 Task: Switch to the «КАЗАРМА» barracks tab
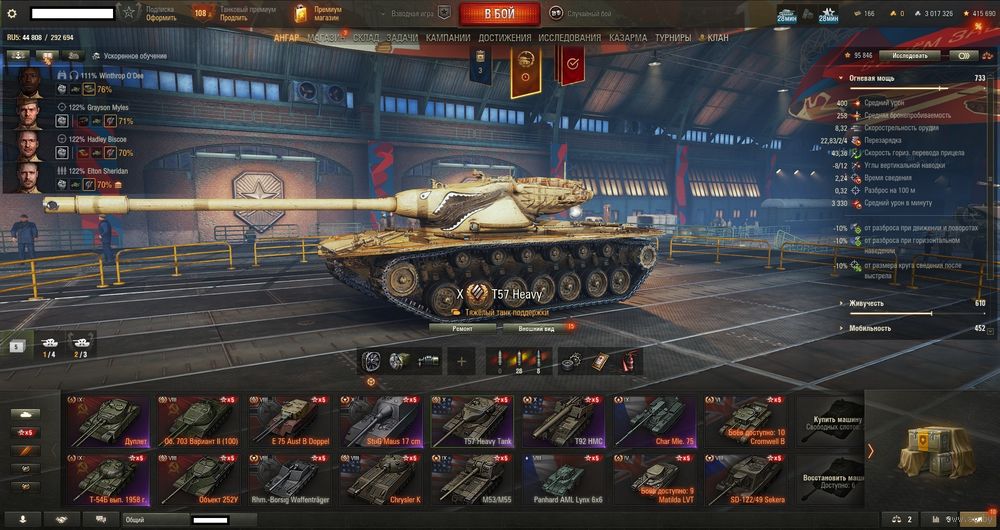629,38
